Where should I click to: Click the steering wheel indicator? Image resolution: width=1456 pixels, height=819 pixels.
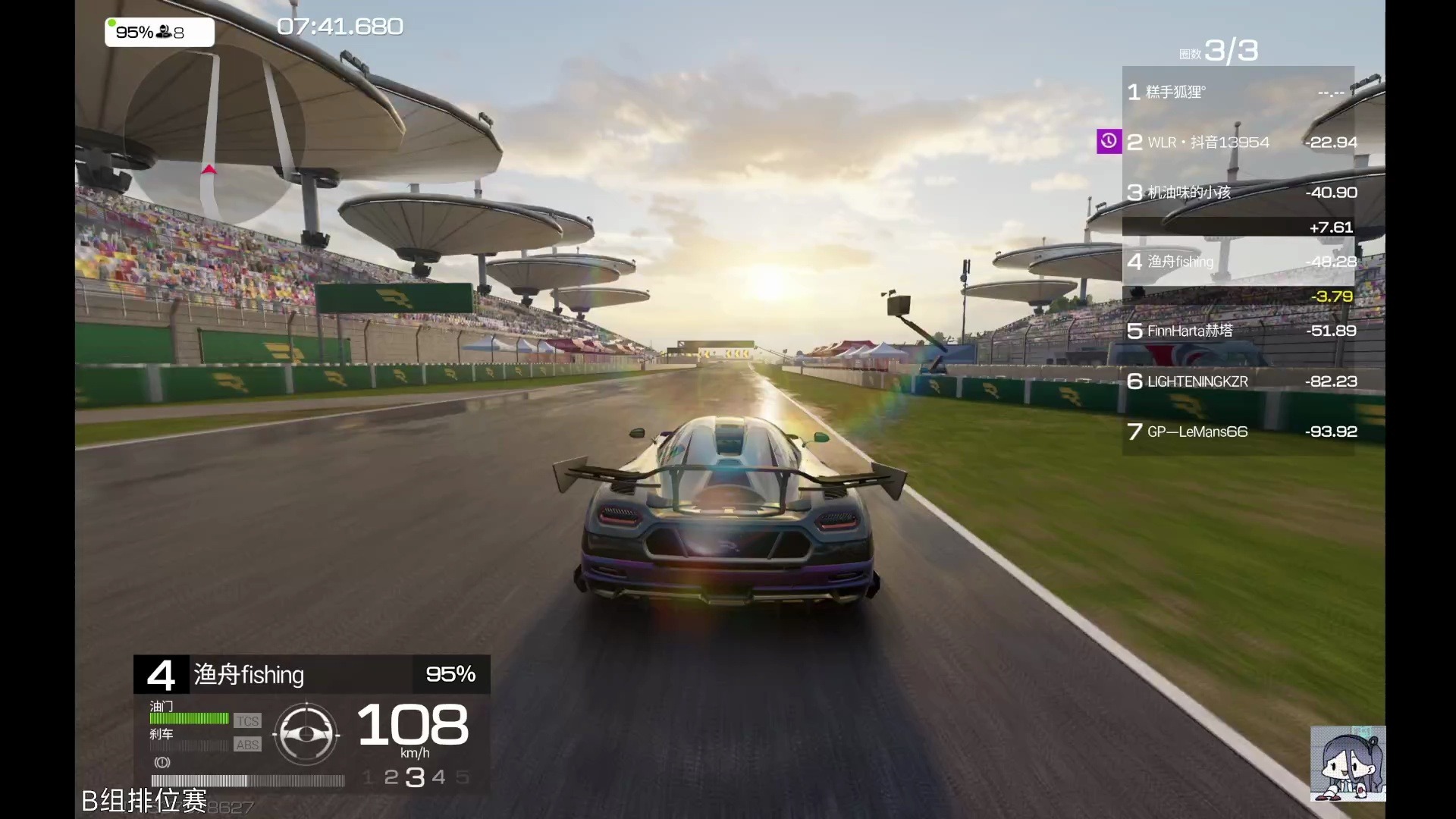tap(306, 734)
